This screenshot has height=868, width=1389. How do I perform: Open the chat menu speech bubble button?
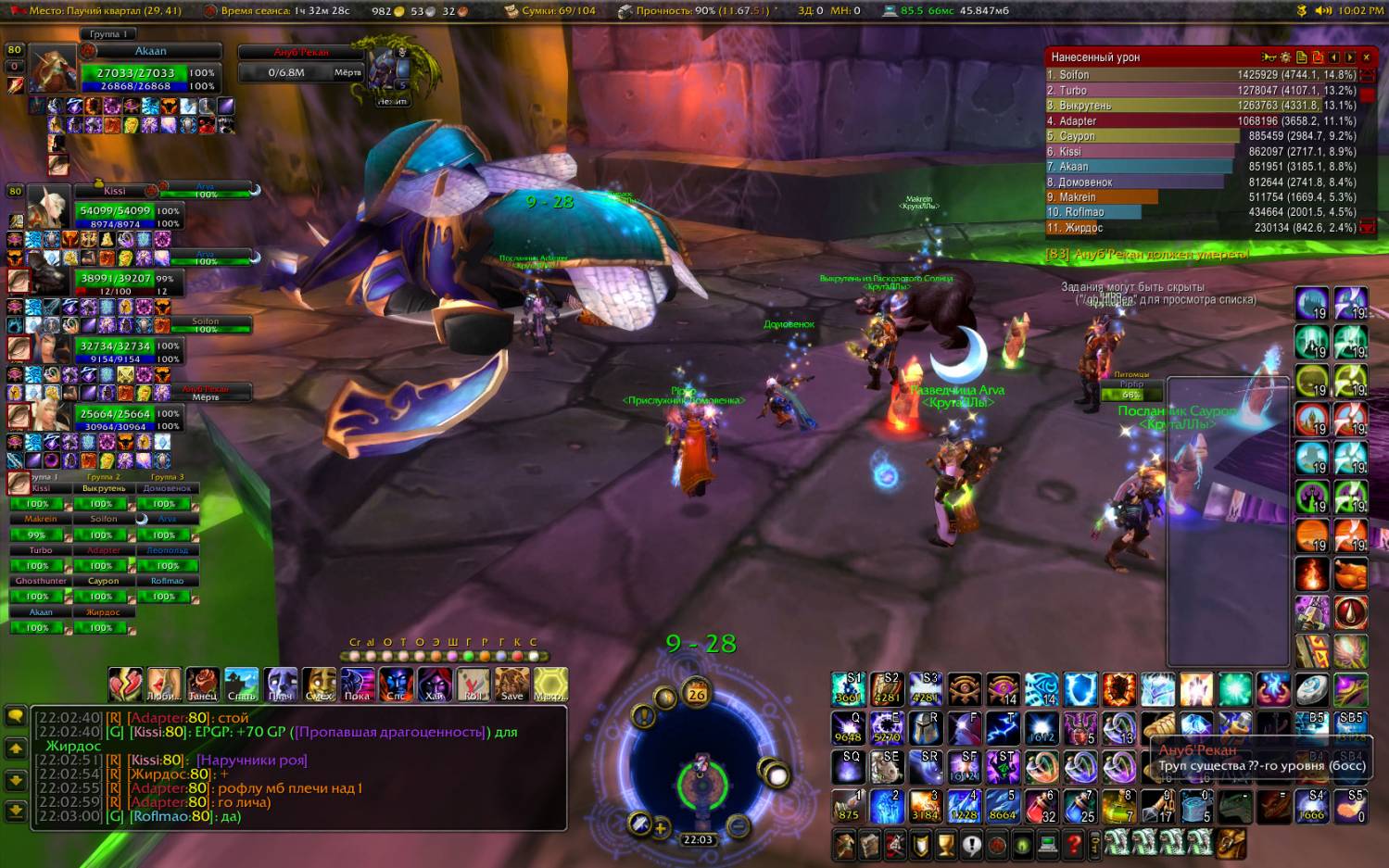tap(16, 716)
